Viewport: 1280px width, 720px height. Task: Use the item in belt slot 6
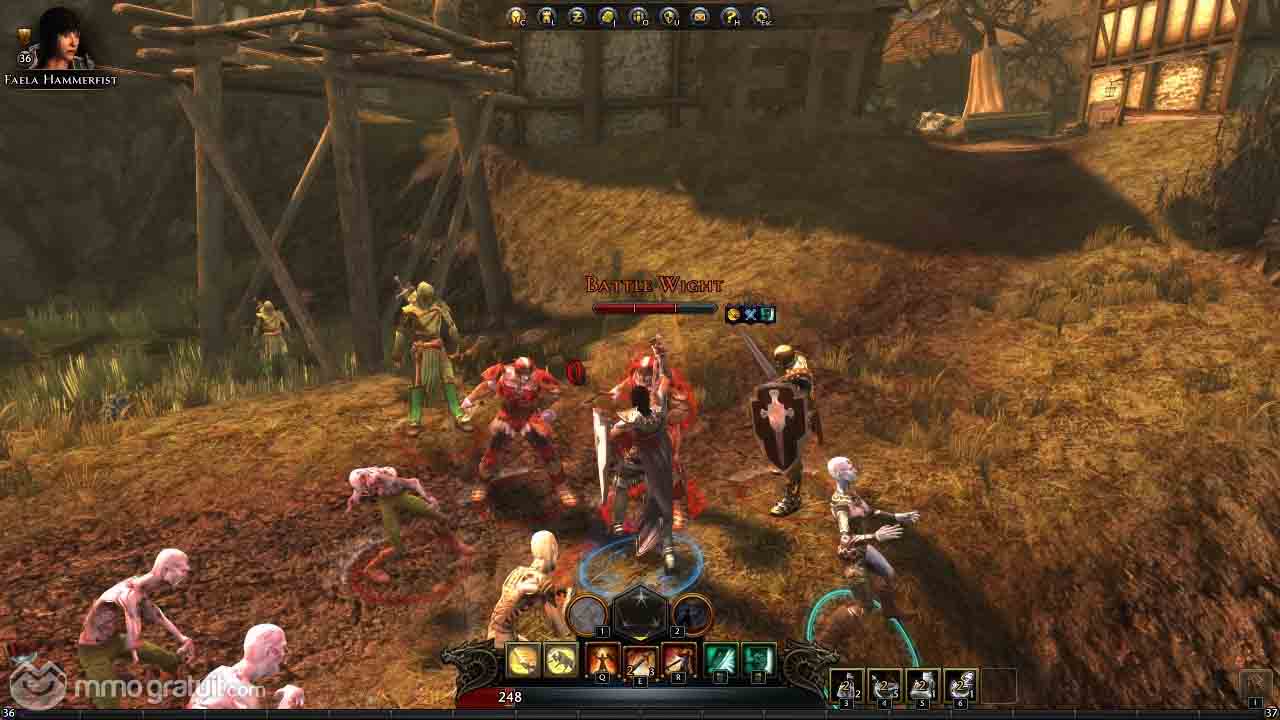tap(960, 685)
